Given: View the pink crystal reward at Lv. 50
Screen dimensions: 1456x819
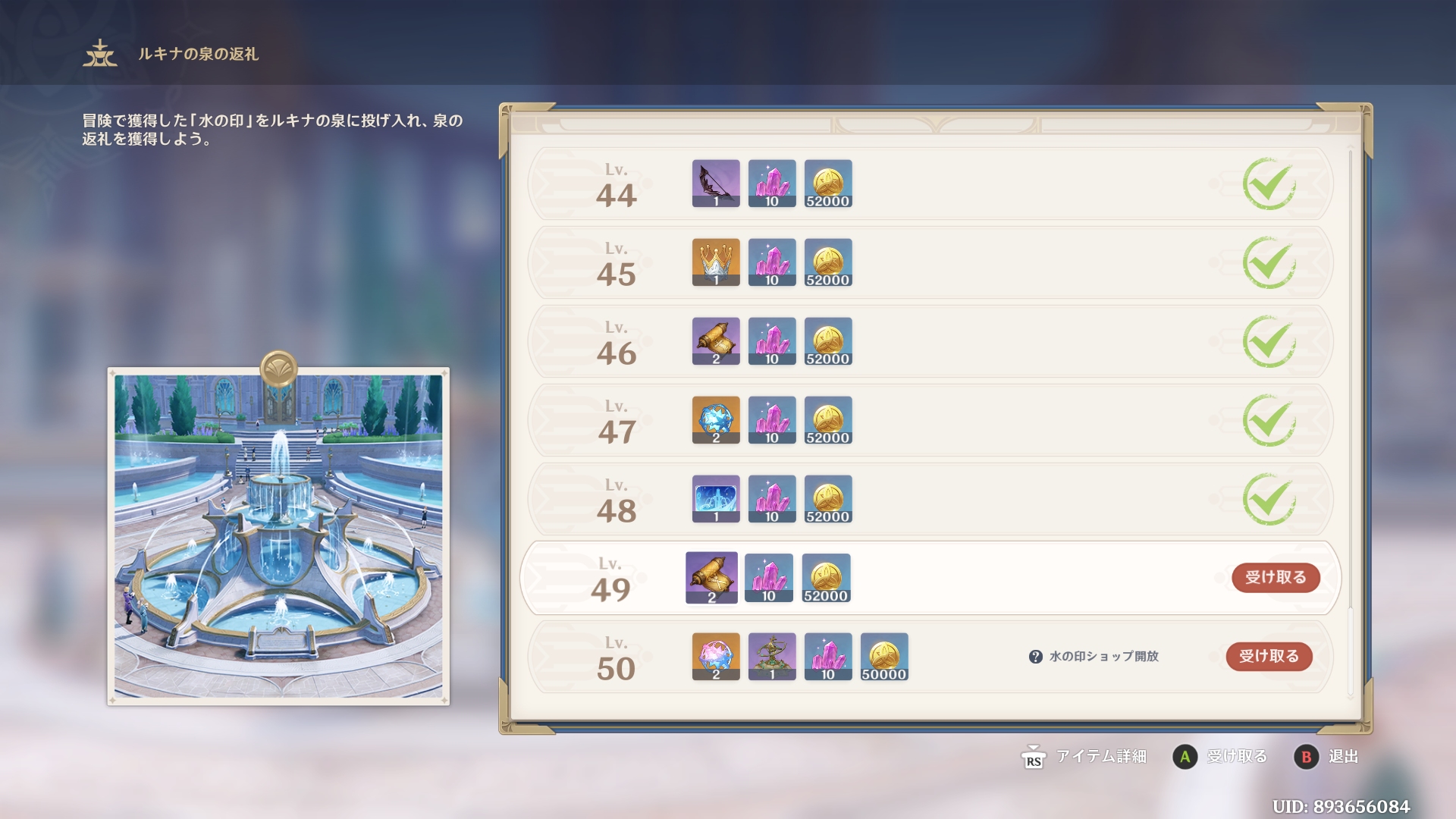Looking at the screenshot, I should tap(828, 657).
